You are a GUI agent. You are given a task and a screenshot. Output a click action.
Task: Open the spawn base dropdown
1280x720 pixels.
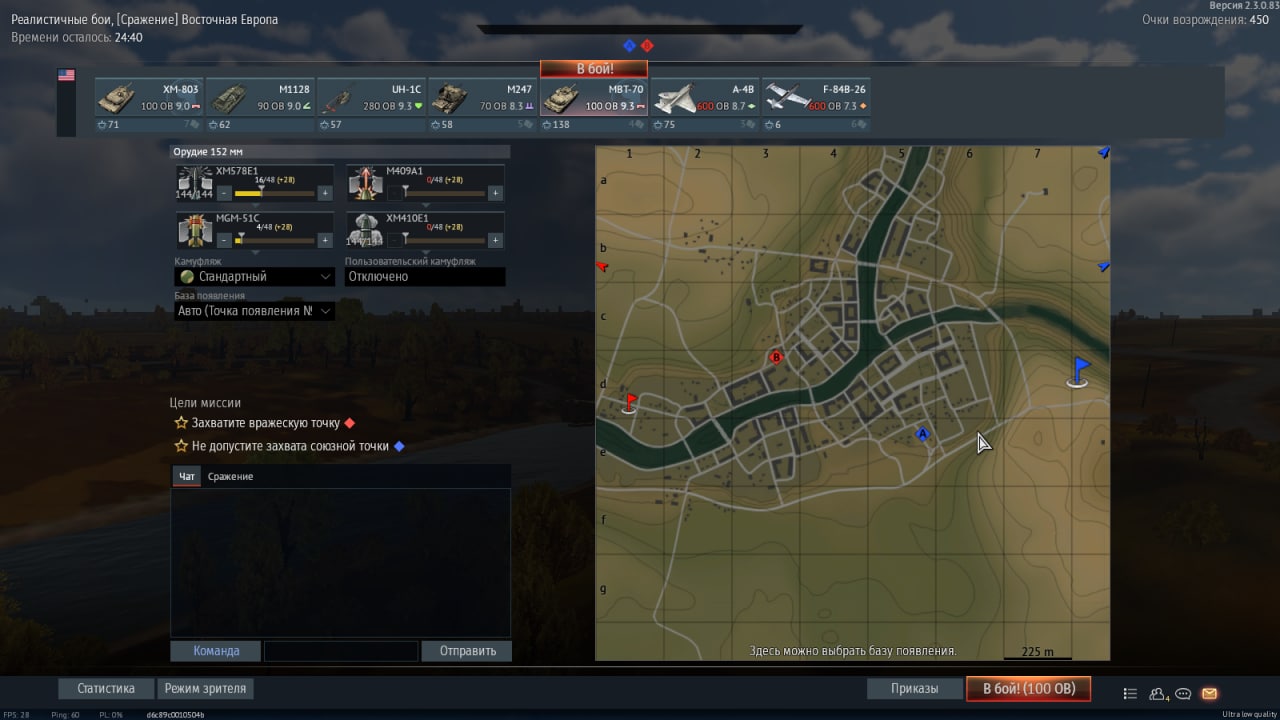(255, 311)
